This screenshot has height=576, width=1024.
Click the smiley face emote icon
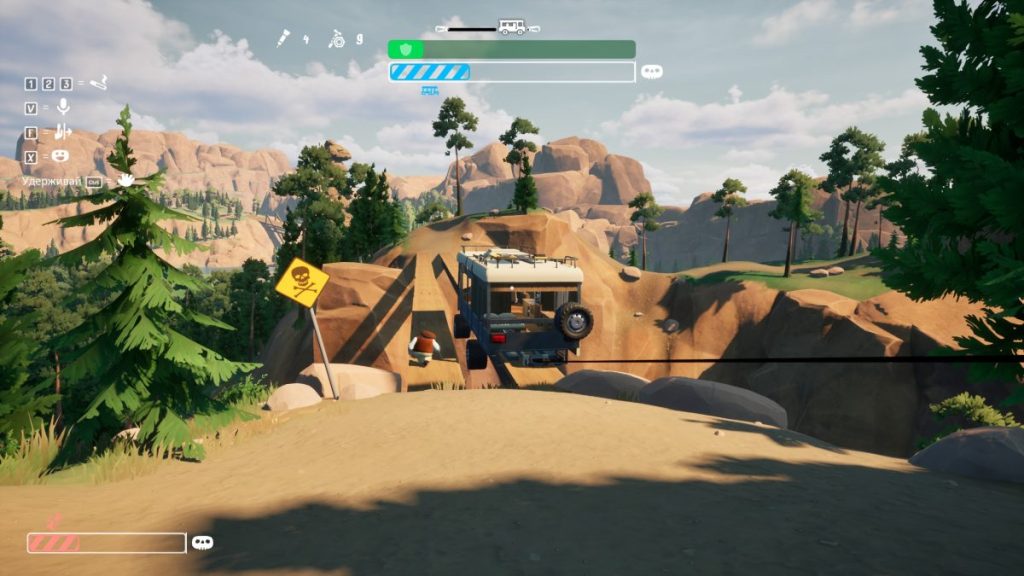61,156
